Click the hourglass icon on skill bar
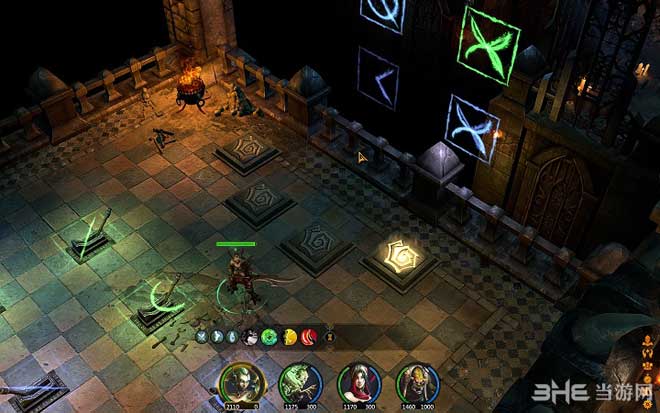The image size is (660, 413). point(328,337)
